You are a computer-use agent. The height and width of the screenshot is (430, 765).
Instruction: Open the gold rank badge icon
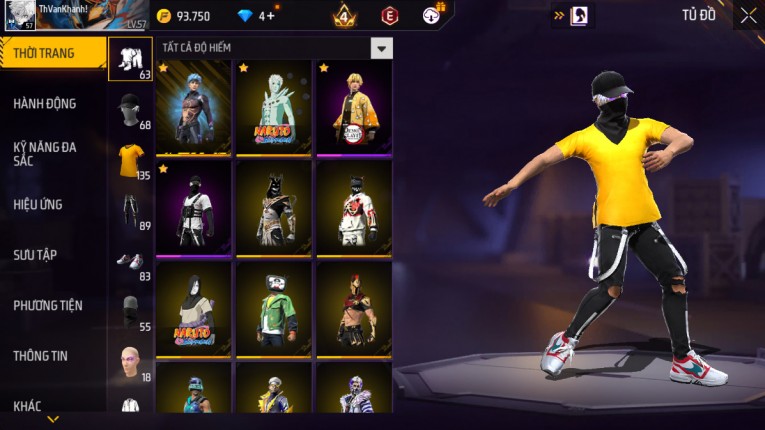pyautogui.click(x=344, y=16)
